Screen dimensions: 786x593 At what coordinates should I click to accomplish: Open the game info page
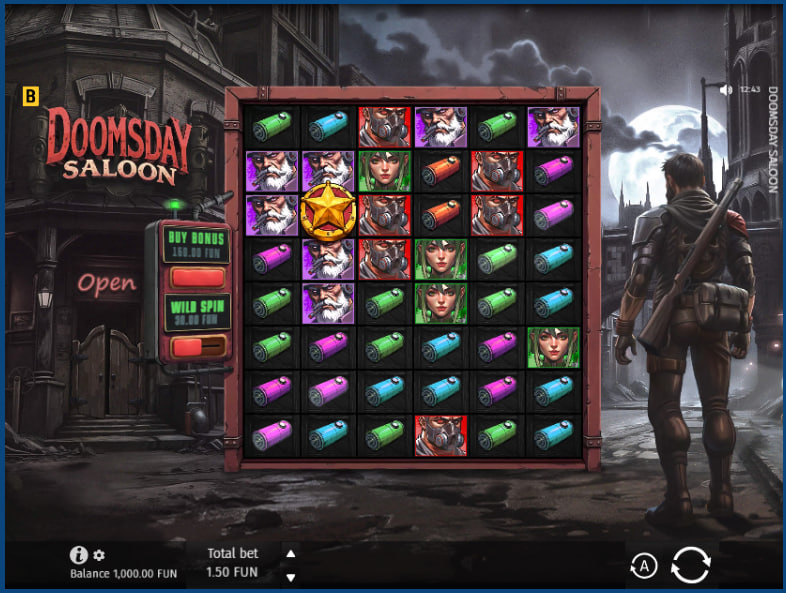click(x=78, y=555)
